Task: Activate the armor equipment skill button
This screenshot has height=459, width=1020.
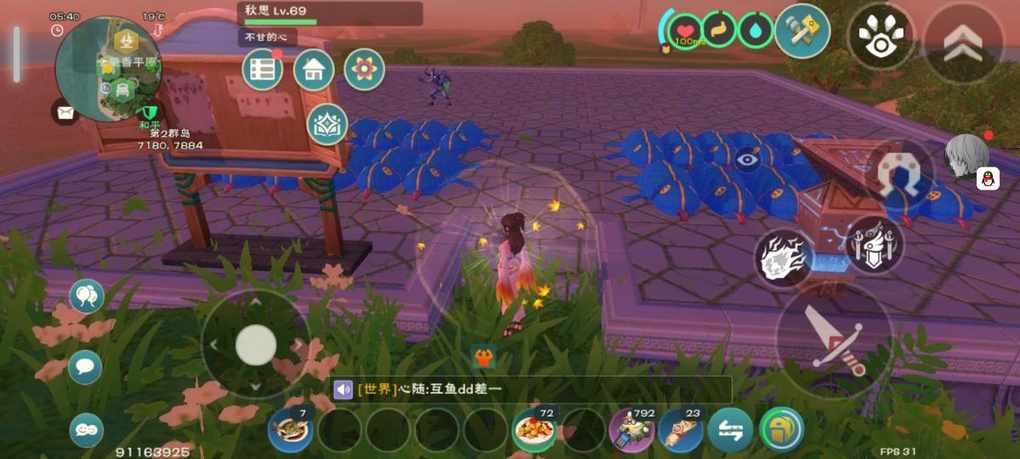Action: pyautogui.click(x=874, y=245)
